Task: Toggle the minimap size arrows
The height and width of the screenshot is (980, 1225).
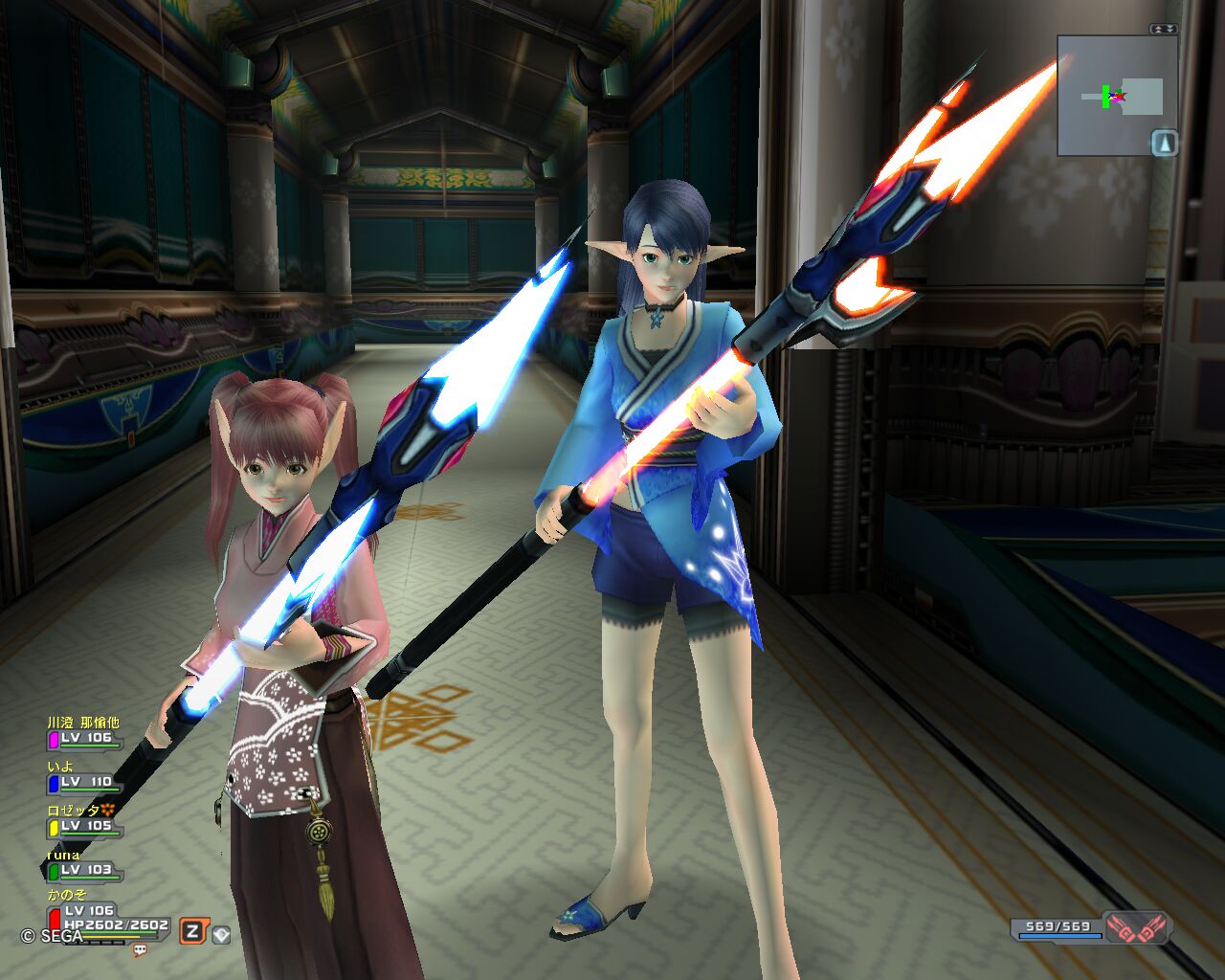Action: [x=1164, y=29]
